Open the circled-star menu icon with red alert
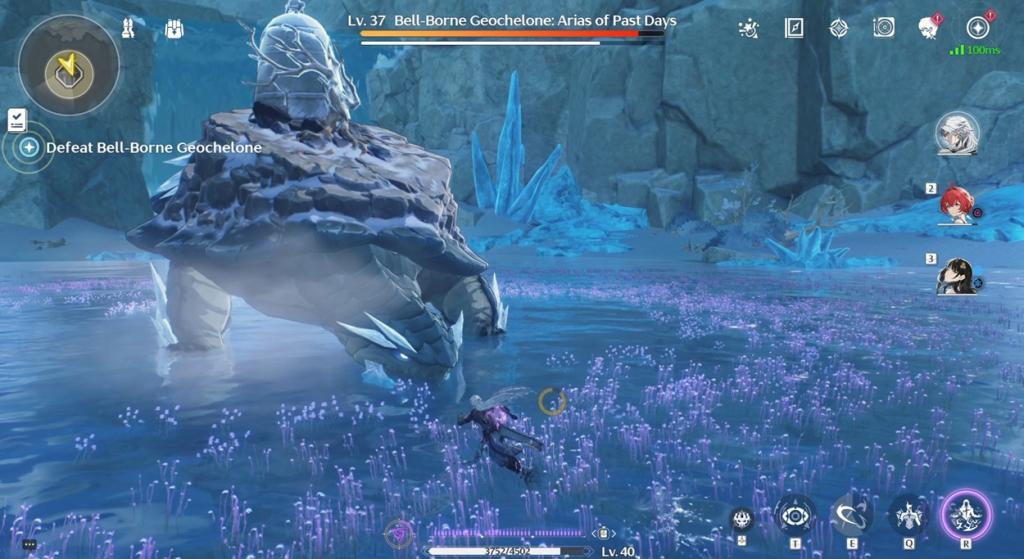The width and height of the screenshot is (1024, 559). click(978, 28)
